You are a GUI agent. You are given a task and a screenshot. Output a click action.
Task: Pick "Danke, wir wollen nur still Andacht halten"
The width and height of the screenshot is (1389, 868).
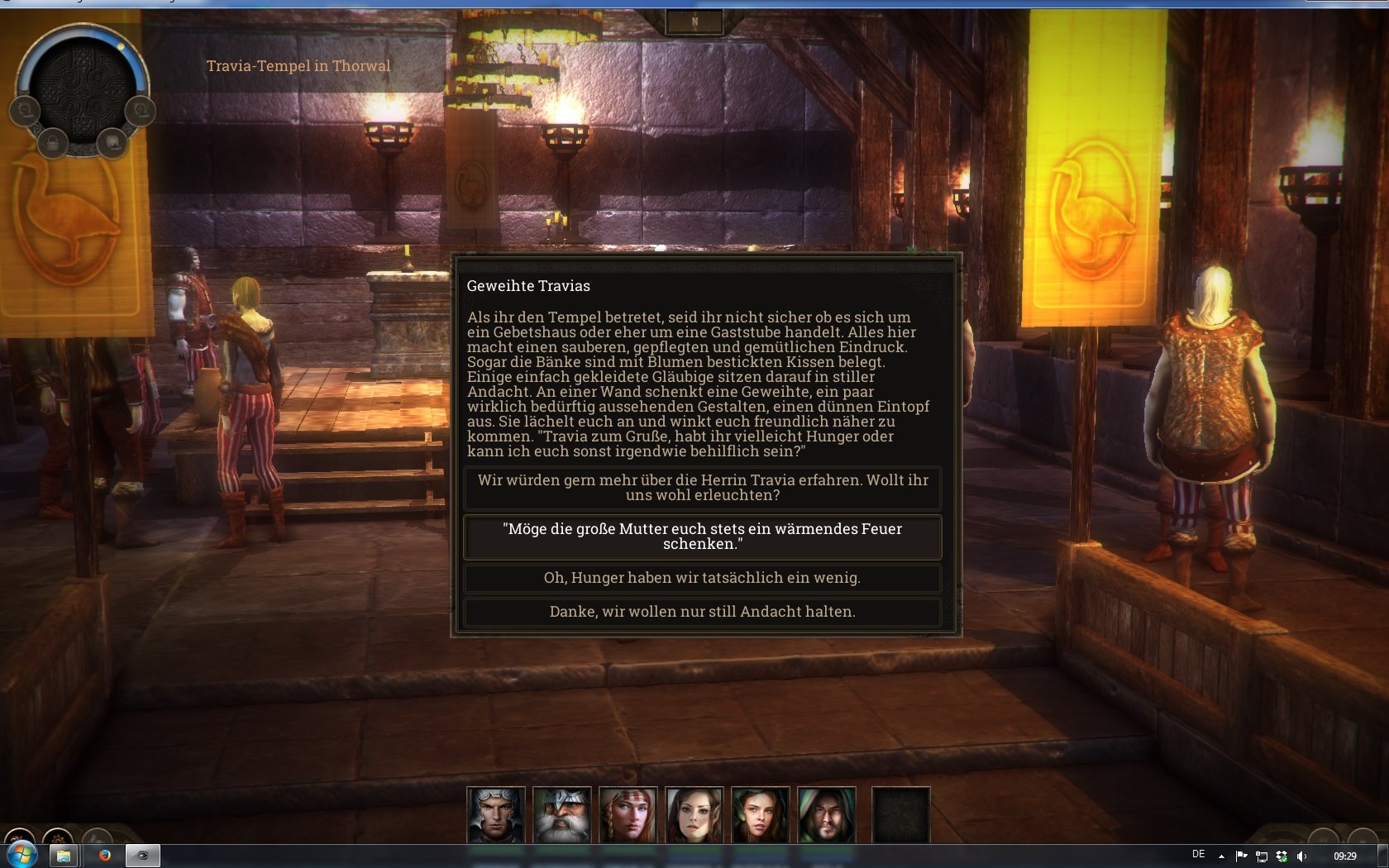(x=703, y=612)
